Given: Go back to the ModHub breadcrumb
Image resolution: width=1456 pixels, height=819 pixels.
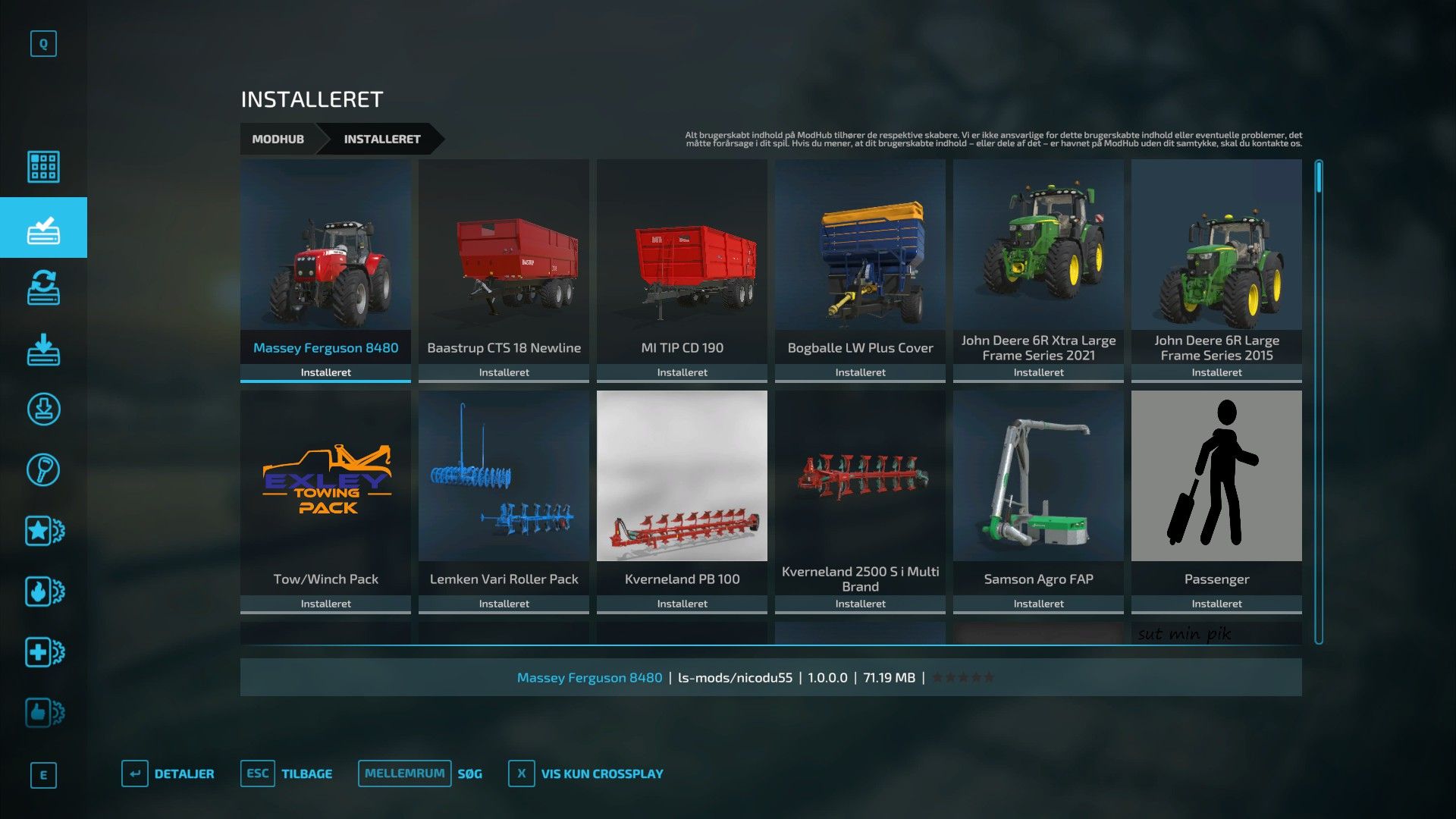Looking at the screenshot, I should [278, 139].
